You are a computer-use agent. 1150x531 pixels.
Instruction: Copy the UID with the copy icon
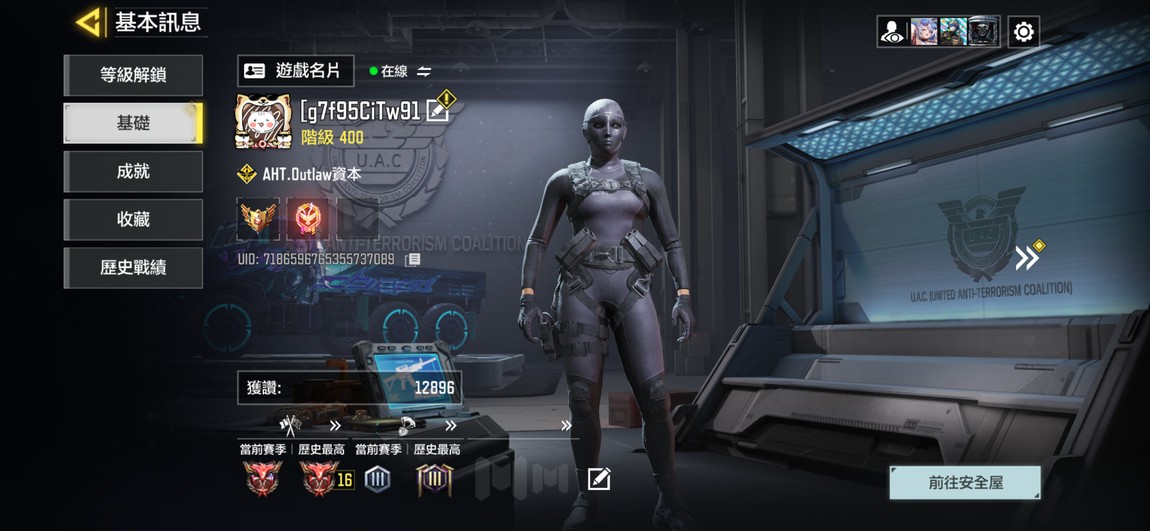click(x=412, y=259)
